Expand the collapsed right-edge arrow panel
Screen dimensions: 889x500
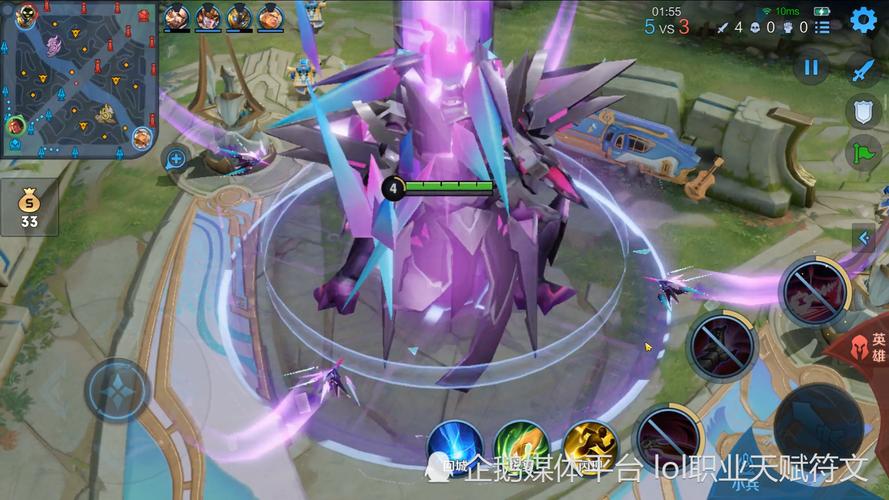pos(864,238)
